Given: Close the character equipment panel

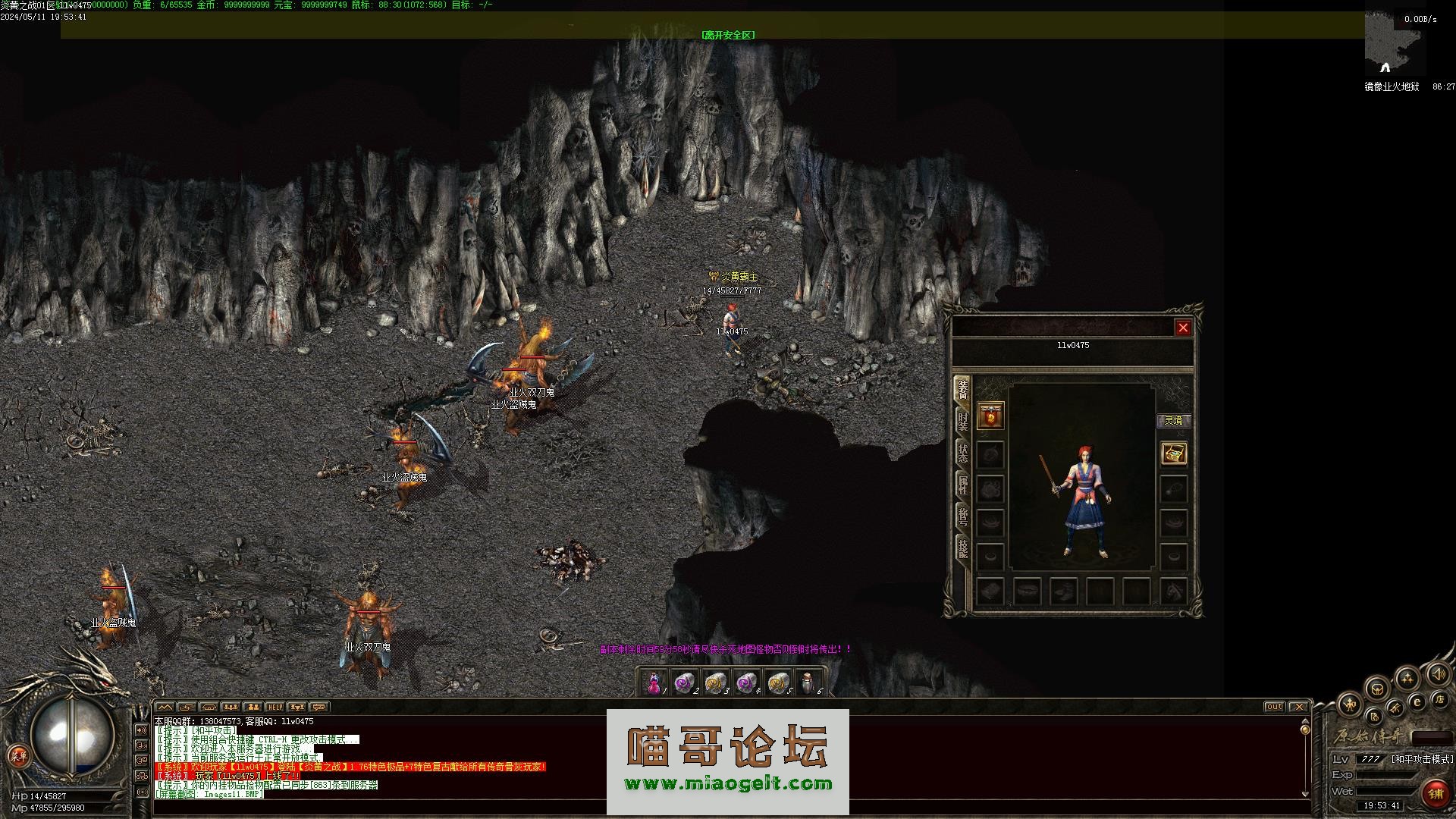Looking at the screenshot, I should 1183,328.
